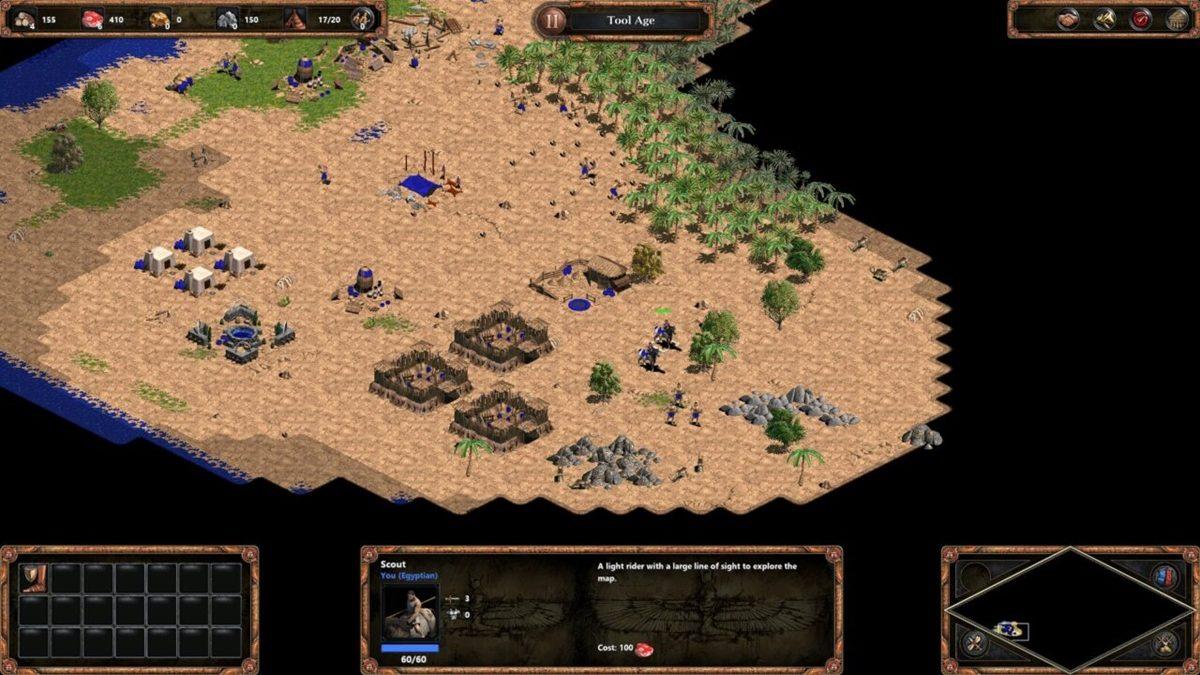Open diplomacy with the handshake icon

click(x=1069, y=19)
